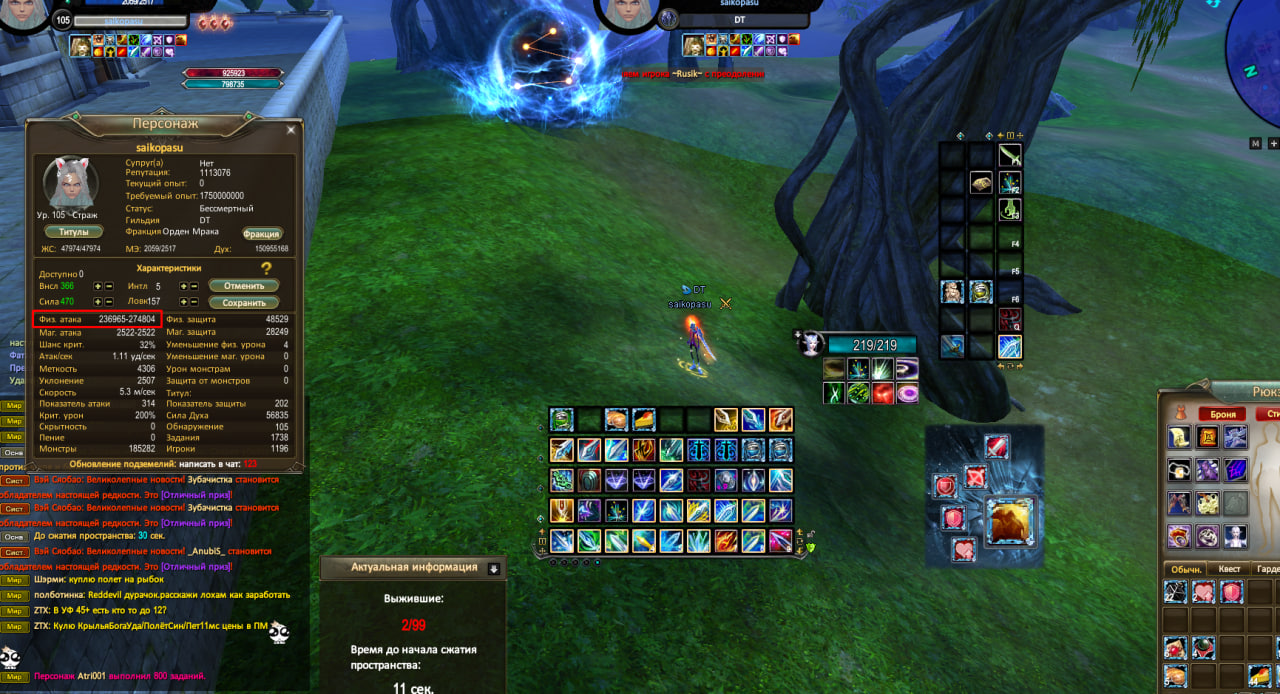The image size is (1280, 694).
Task: Select the Обычн. inventory tab
Action: [x=1186, y=569]
